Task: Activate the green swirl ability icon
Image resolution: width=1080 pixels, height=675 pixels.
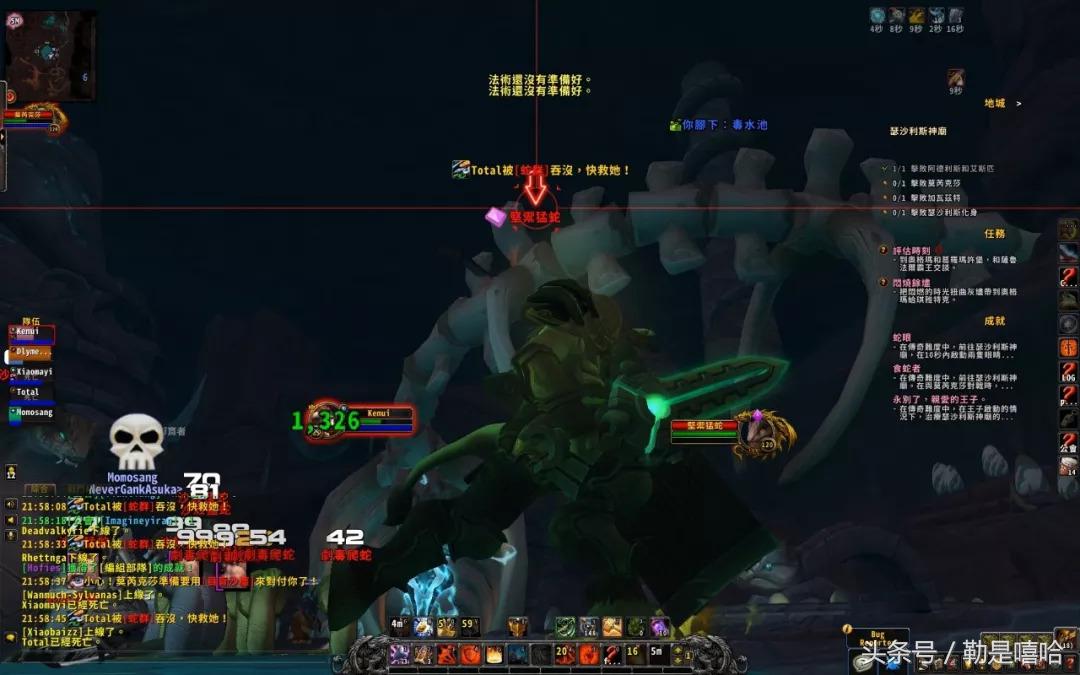Action: pos(563,627)
